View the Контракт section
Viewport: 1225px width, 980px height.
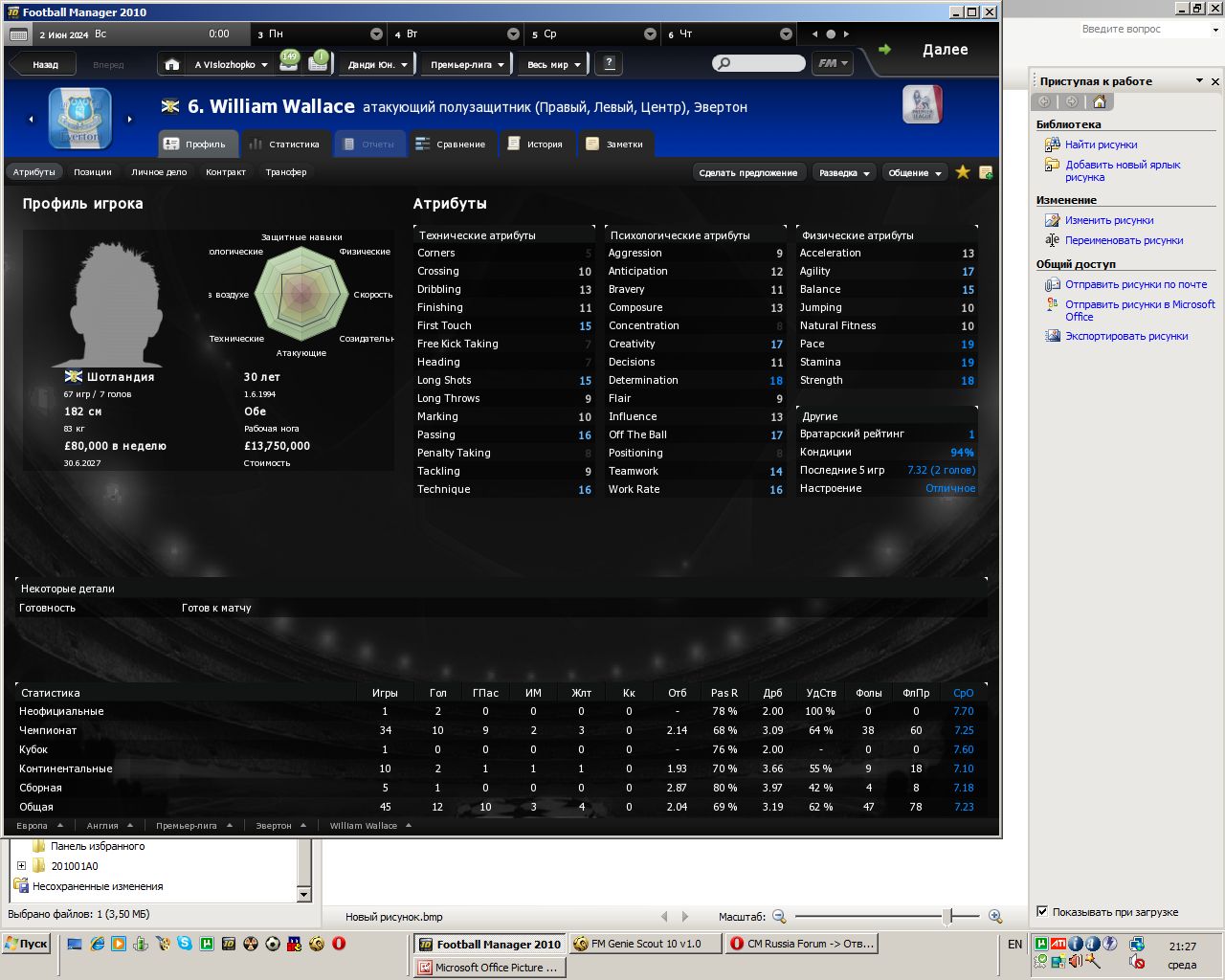[226, 172]
